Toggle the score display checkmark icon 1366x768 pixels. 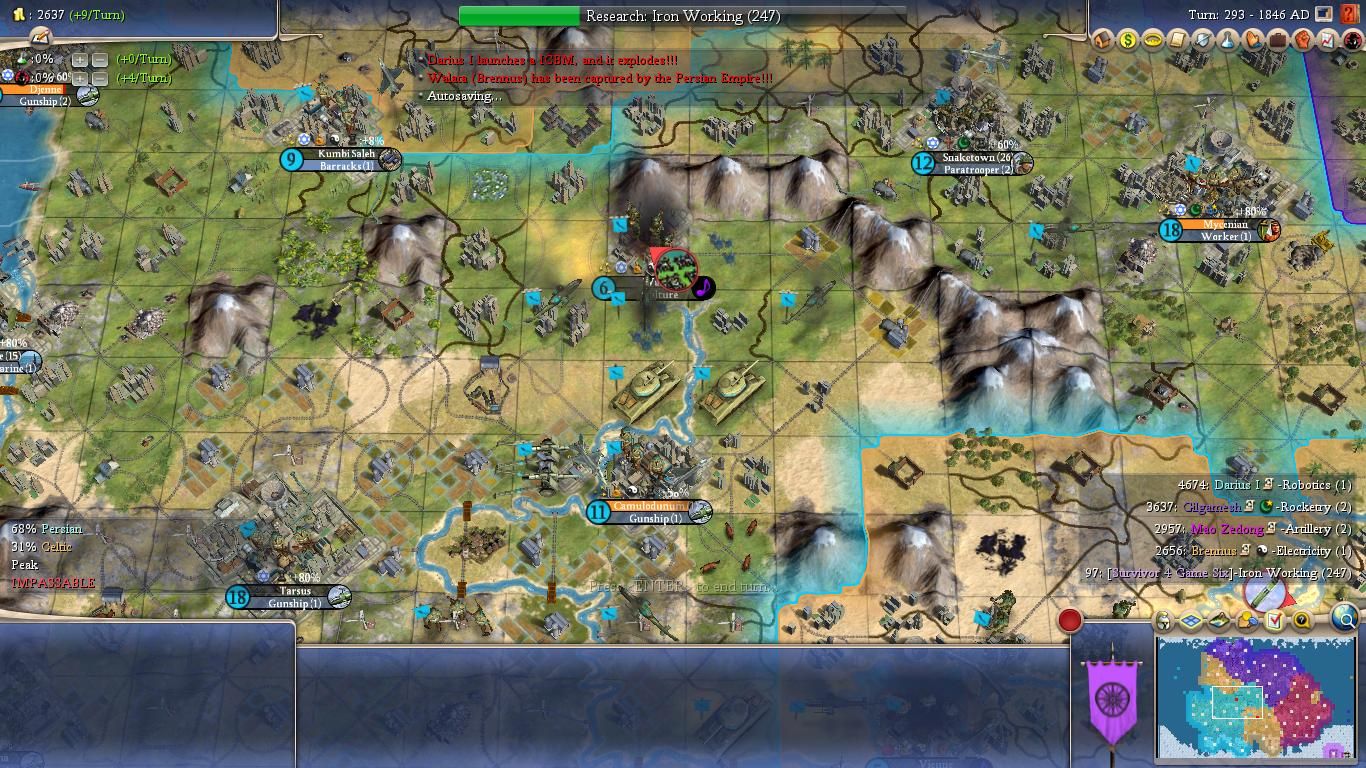point(1275,621)
